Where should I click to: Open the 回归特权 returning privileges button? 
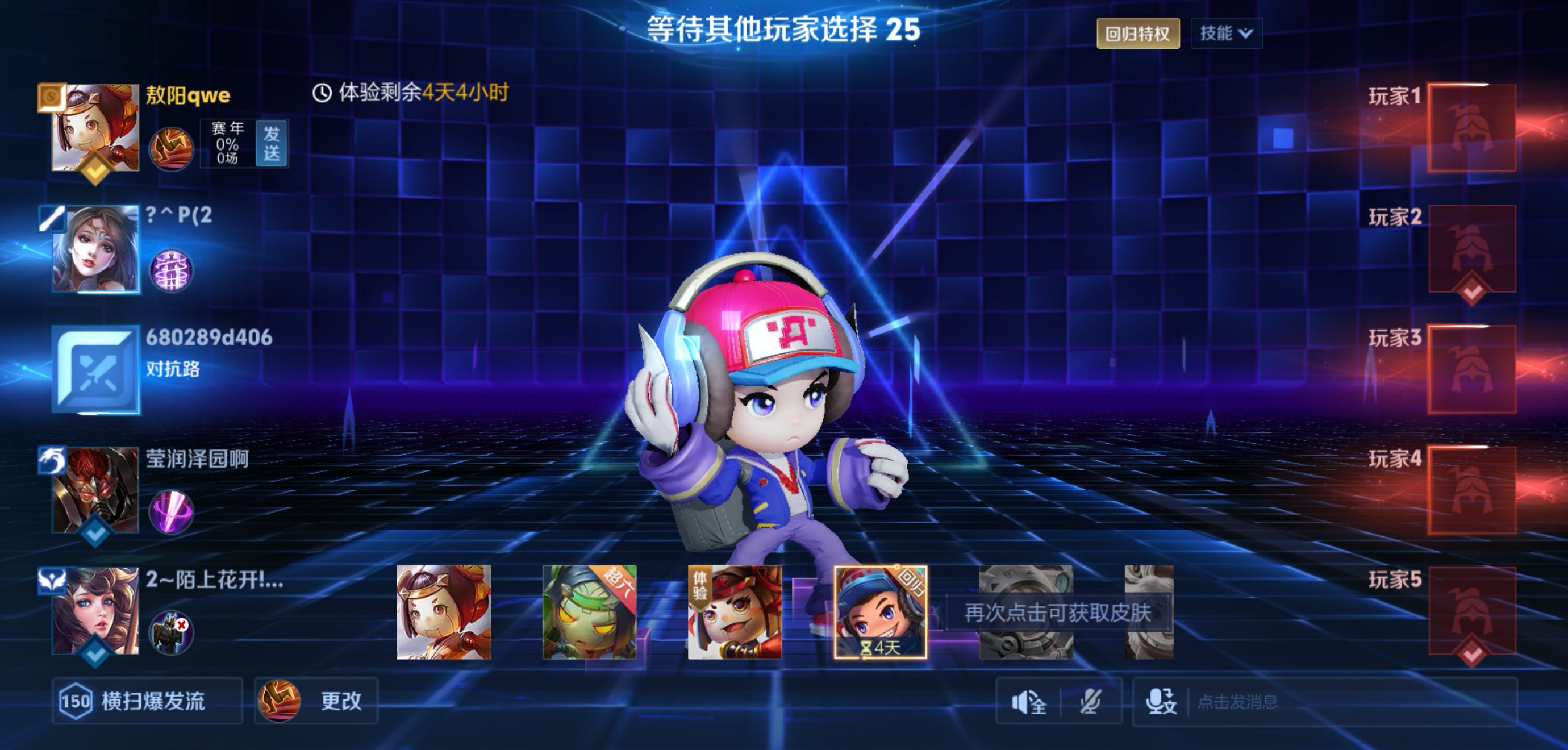click(1137, 34)
